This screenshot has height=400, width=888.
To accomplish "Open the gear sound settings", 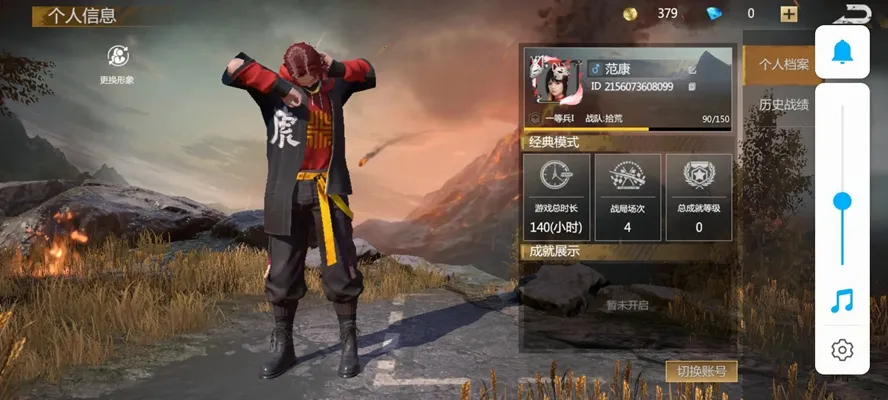I will tap(842, 350).
